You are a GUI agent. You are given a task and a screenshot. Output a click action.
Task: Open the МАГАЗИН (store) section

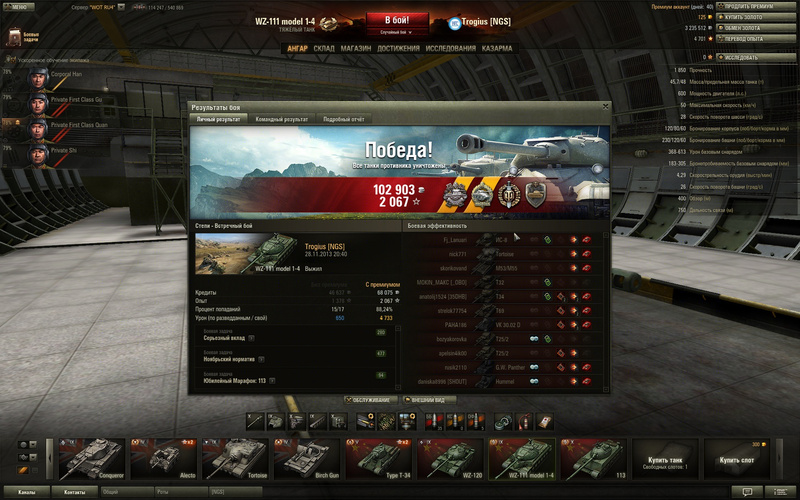(355, 47)
